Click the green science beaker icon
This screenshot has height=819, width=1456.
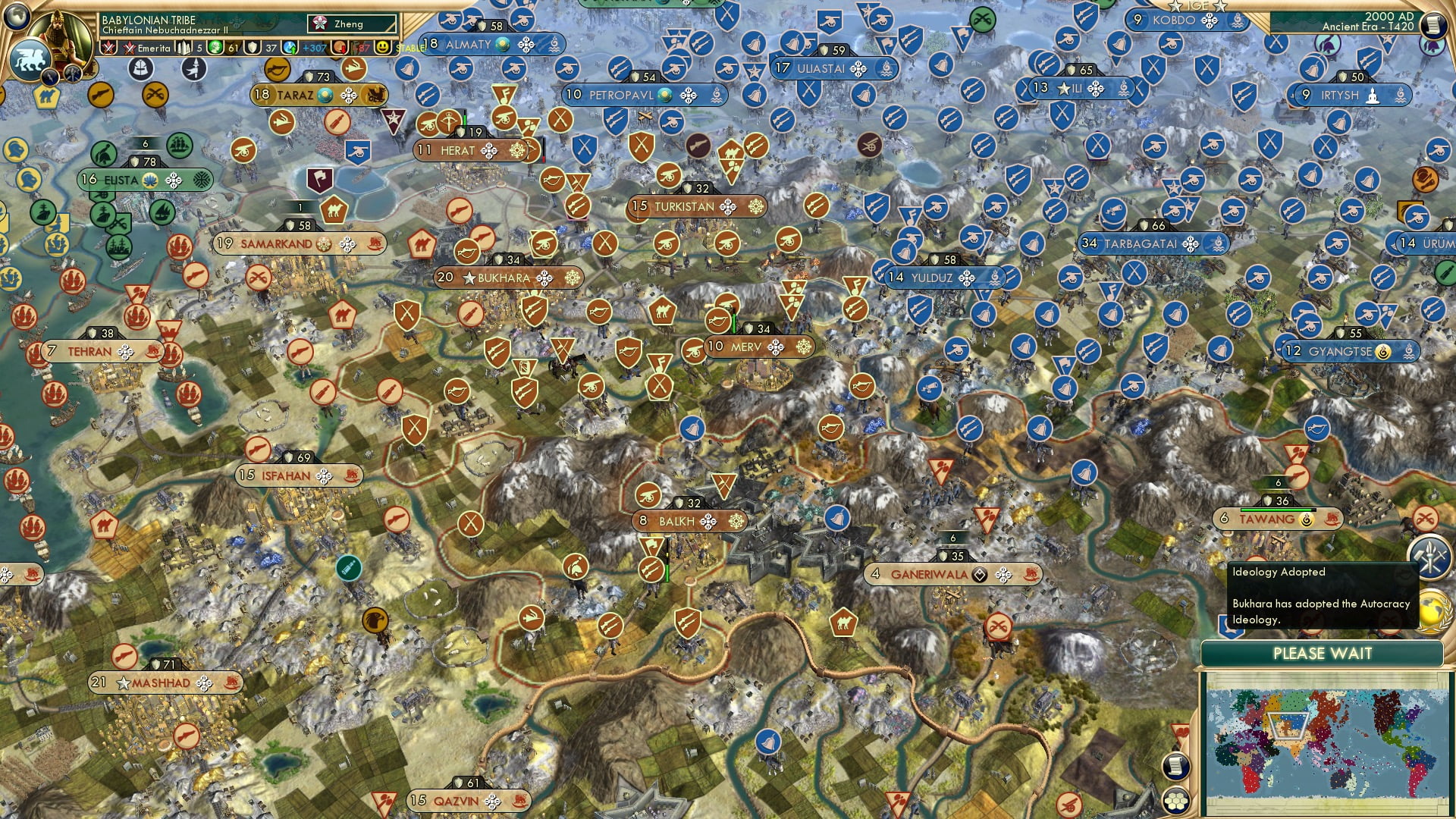(x=215, y=47)
